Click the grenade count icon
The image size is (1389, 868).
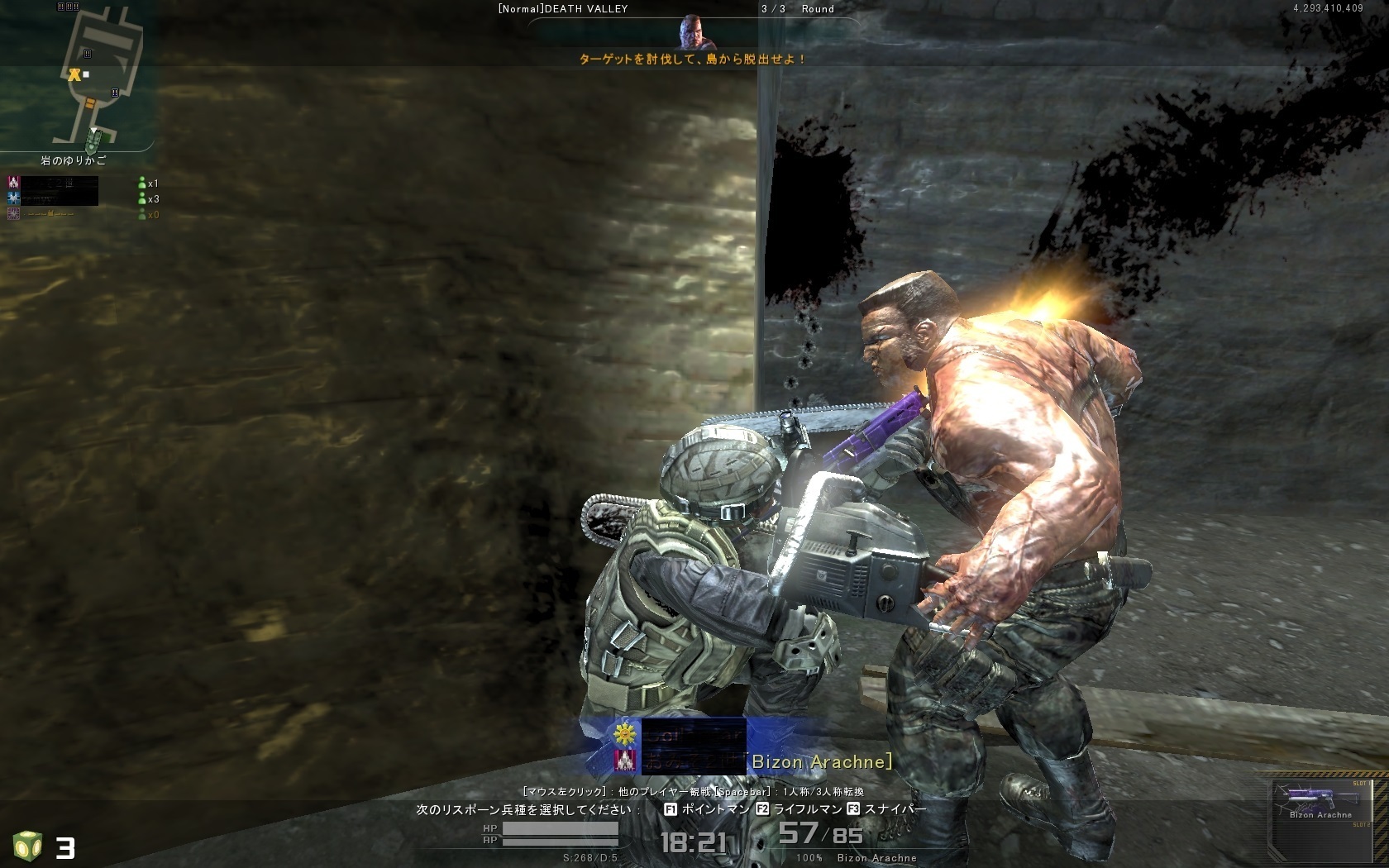(x=27, y=847)
